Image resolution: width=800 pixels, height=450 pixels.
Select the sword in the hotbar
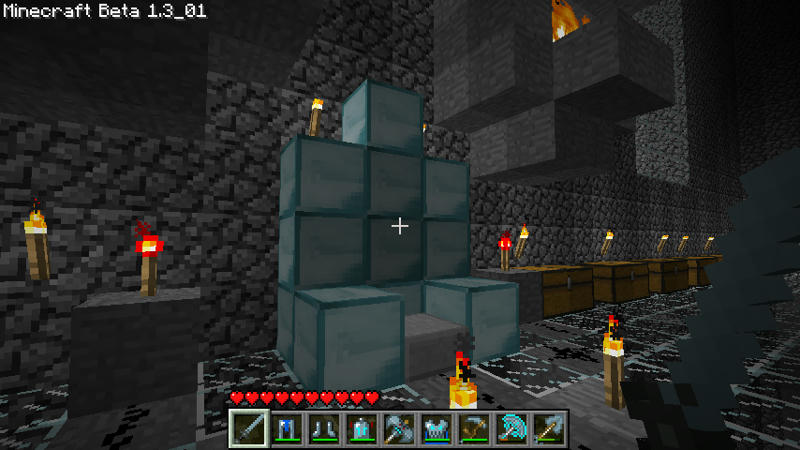(248, 428)
